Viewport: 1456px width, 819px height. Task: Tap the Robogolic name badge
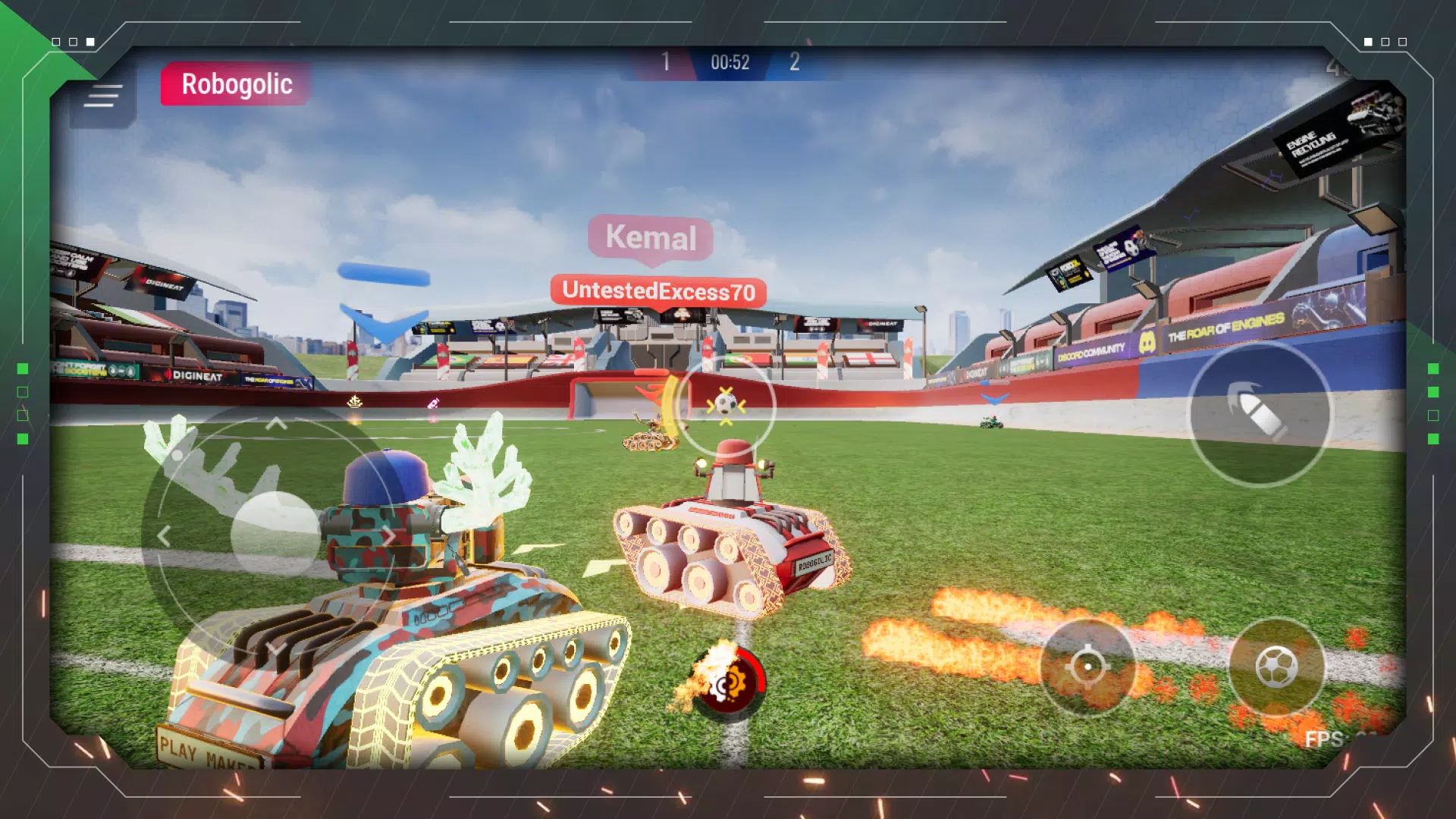(x=235, y=84)
